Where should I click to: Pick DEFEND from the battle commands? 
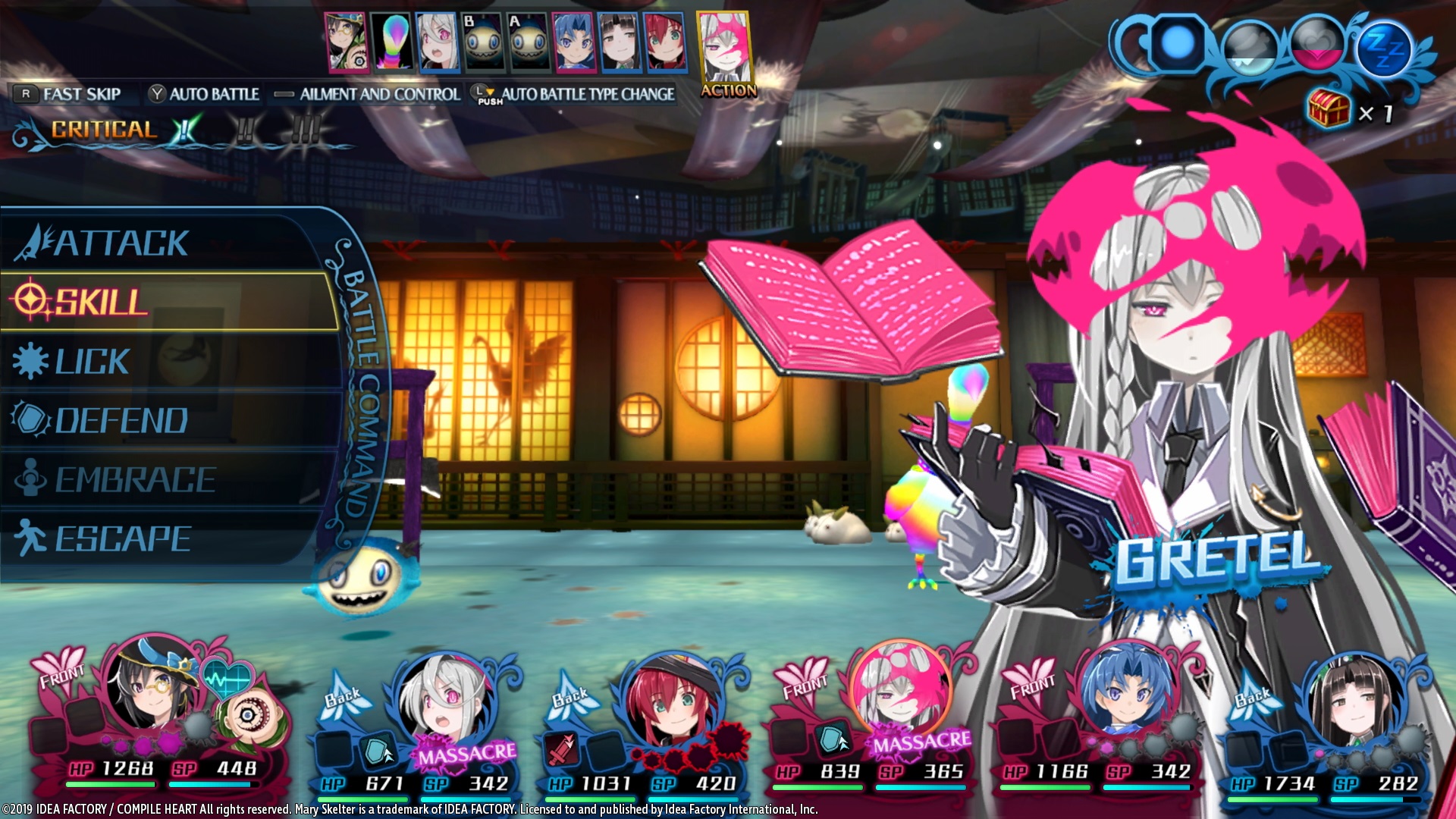point(121,421)
